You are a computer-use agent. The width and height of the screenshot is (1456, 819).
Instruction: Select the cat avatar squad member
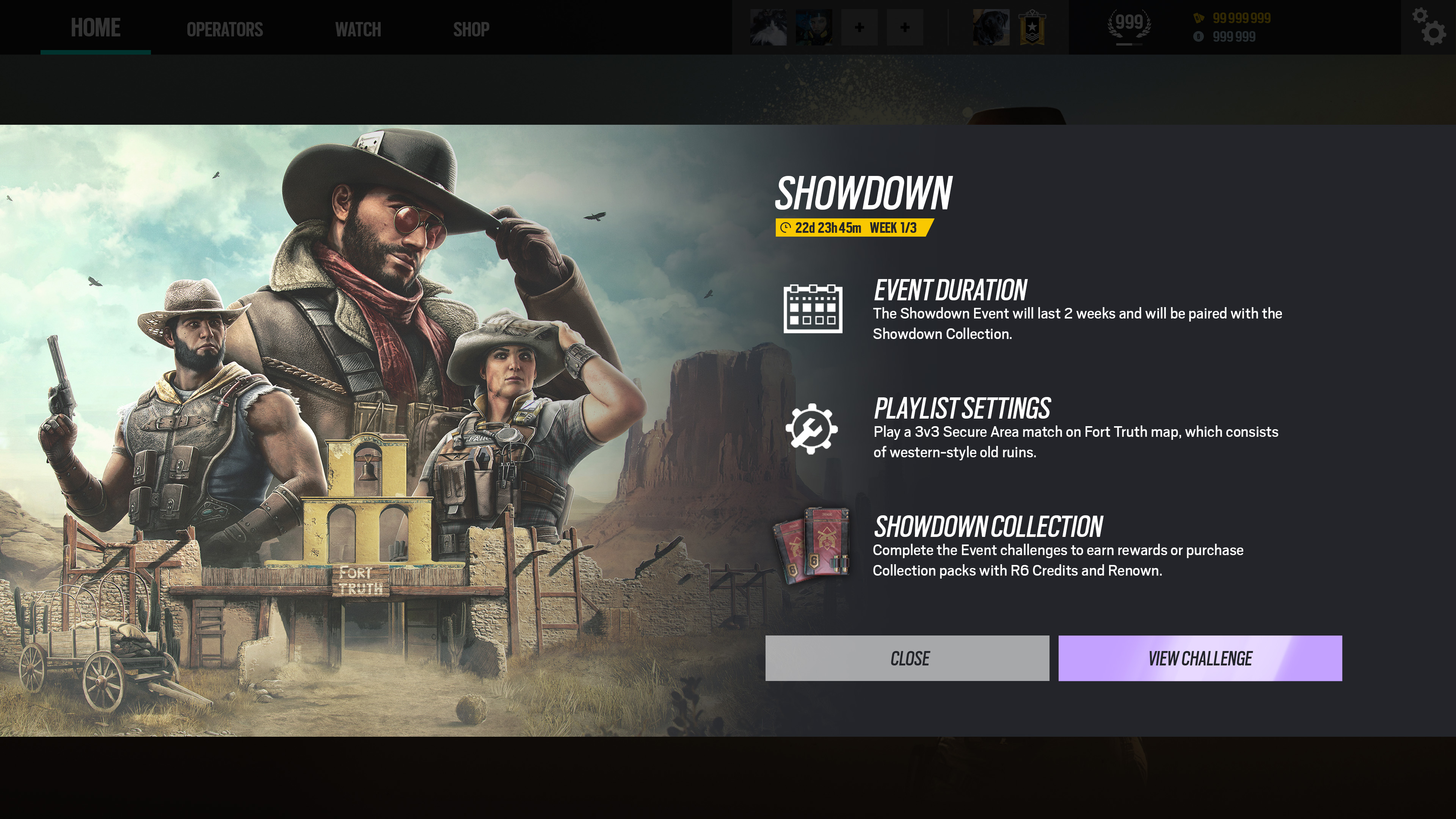[x=767, y=27]
